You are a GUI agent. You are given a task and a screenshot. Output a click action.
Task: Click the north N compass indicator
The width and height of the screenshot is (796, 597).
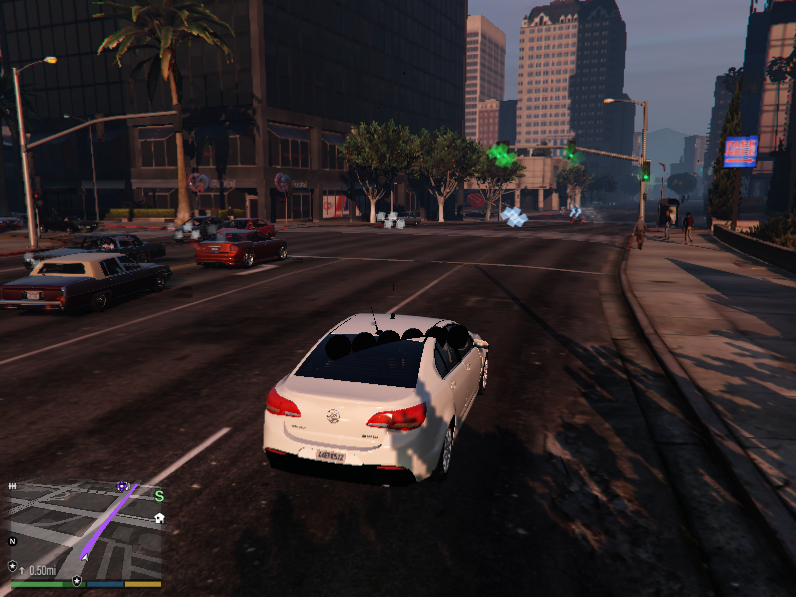[x=13, y=541]
